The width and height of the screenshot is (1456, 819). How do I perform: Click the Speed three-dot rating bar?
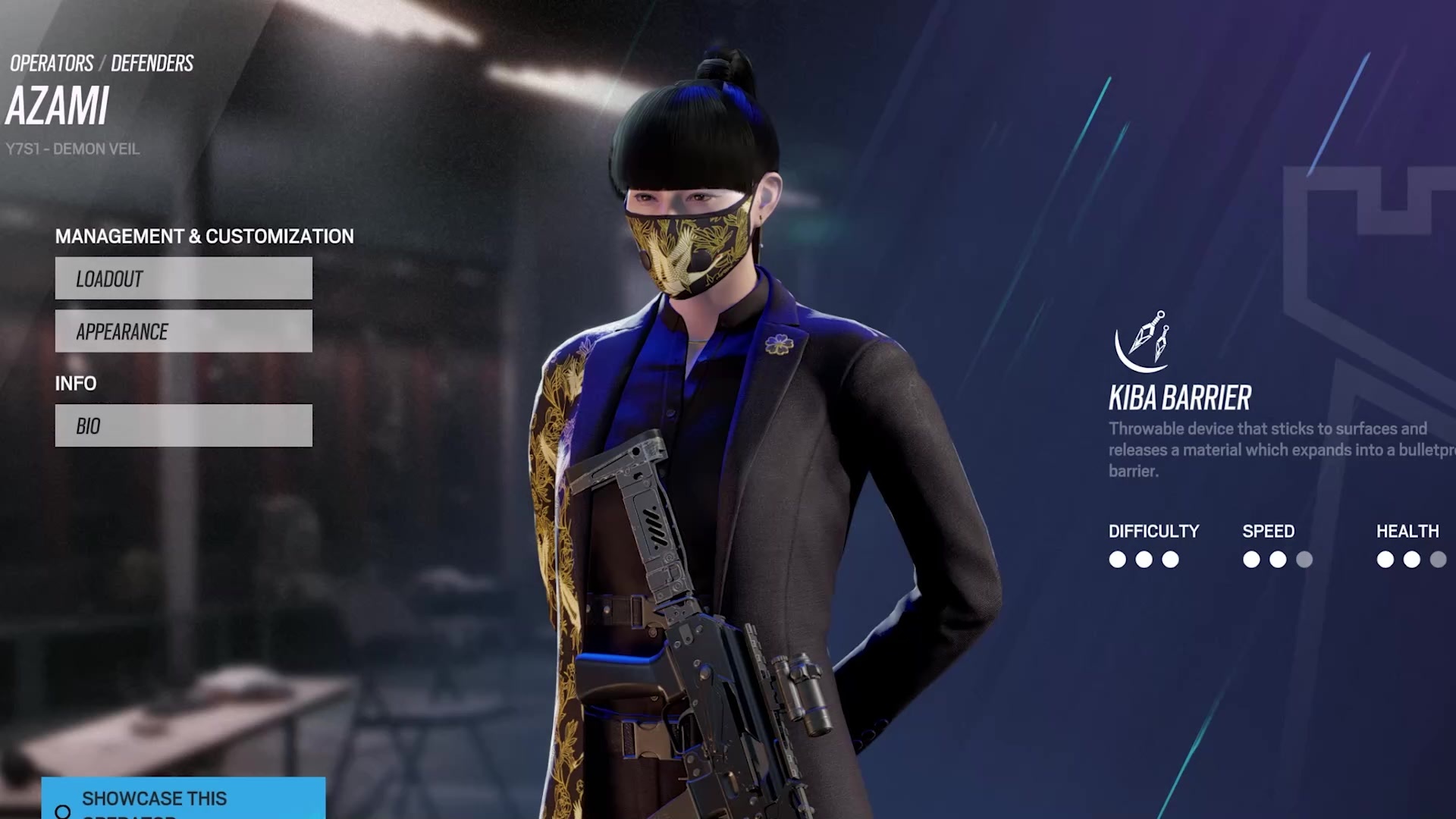click(1277, 560)
